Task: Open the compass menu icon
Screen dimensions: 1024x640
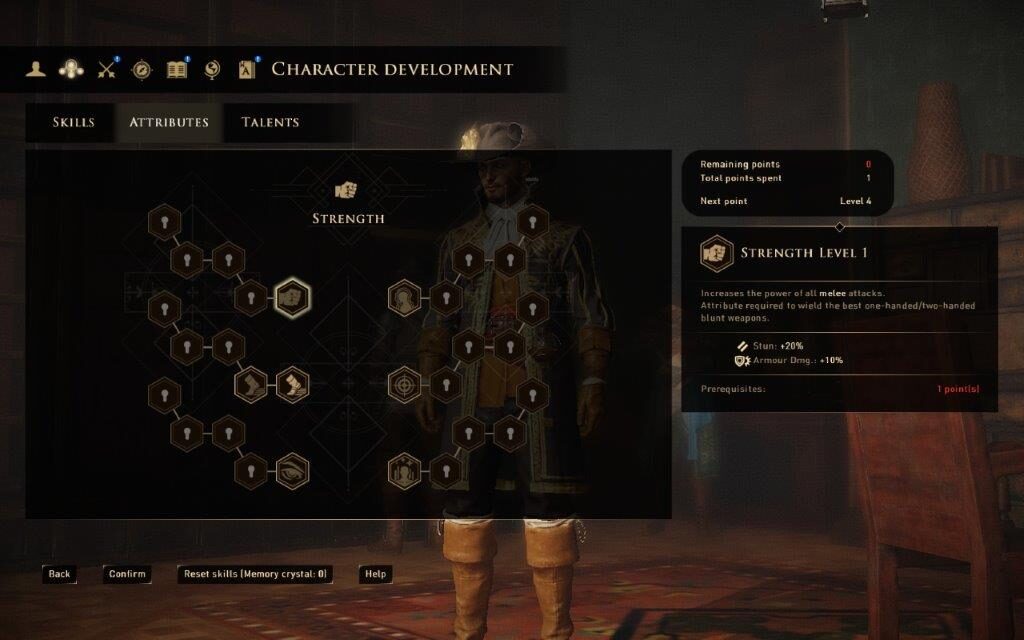Action: [x=142, y=69]
